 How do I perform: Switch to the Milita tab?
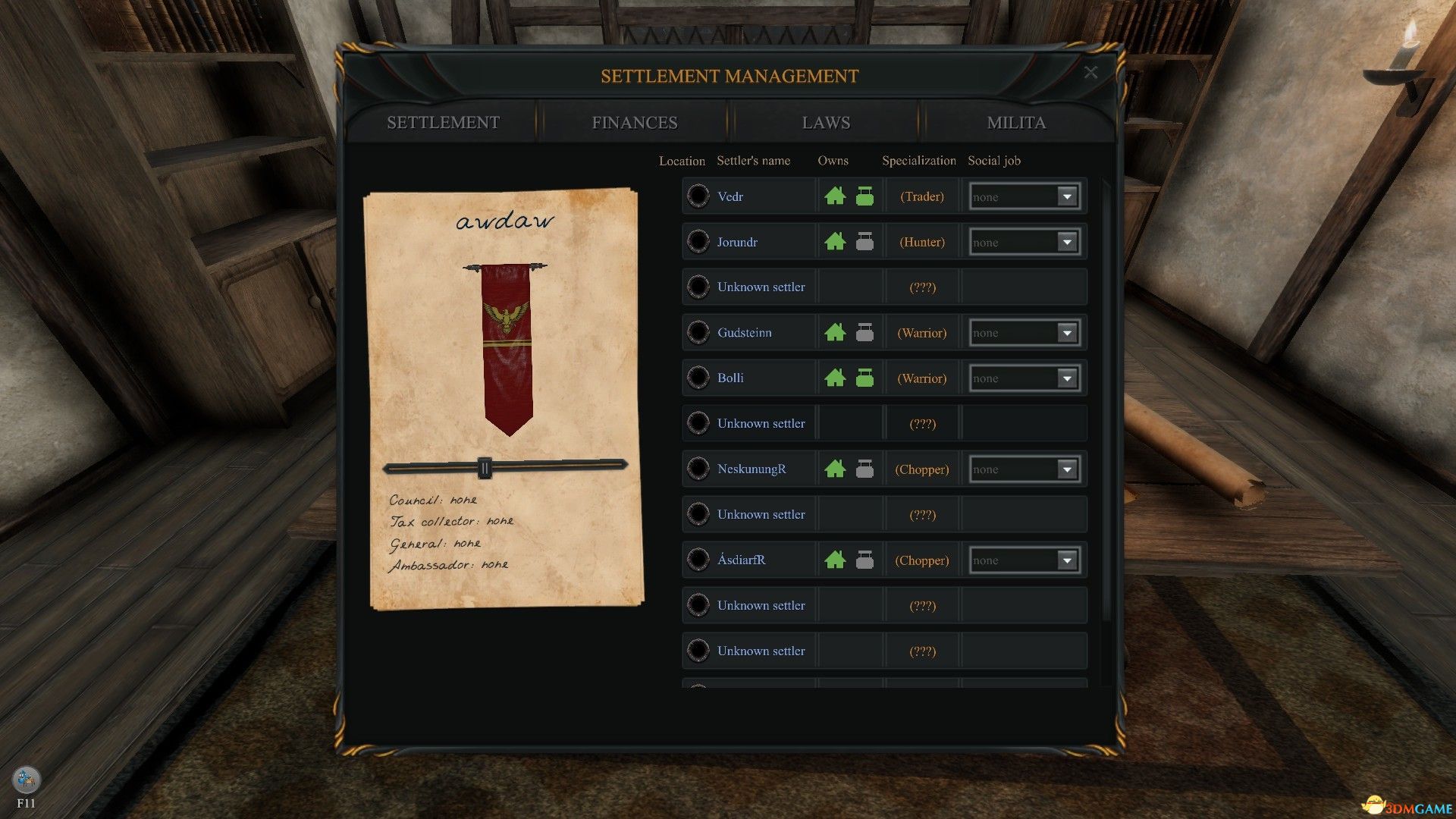click(1016, 123)
